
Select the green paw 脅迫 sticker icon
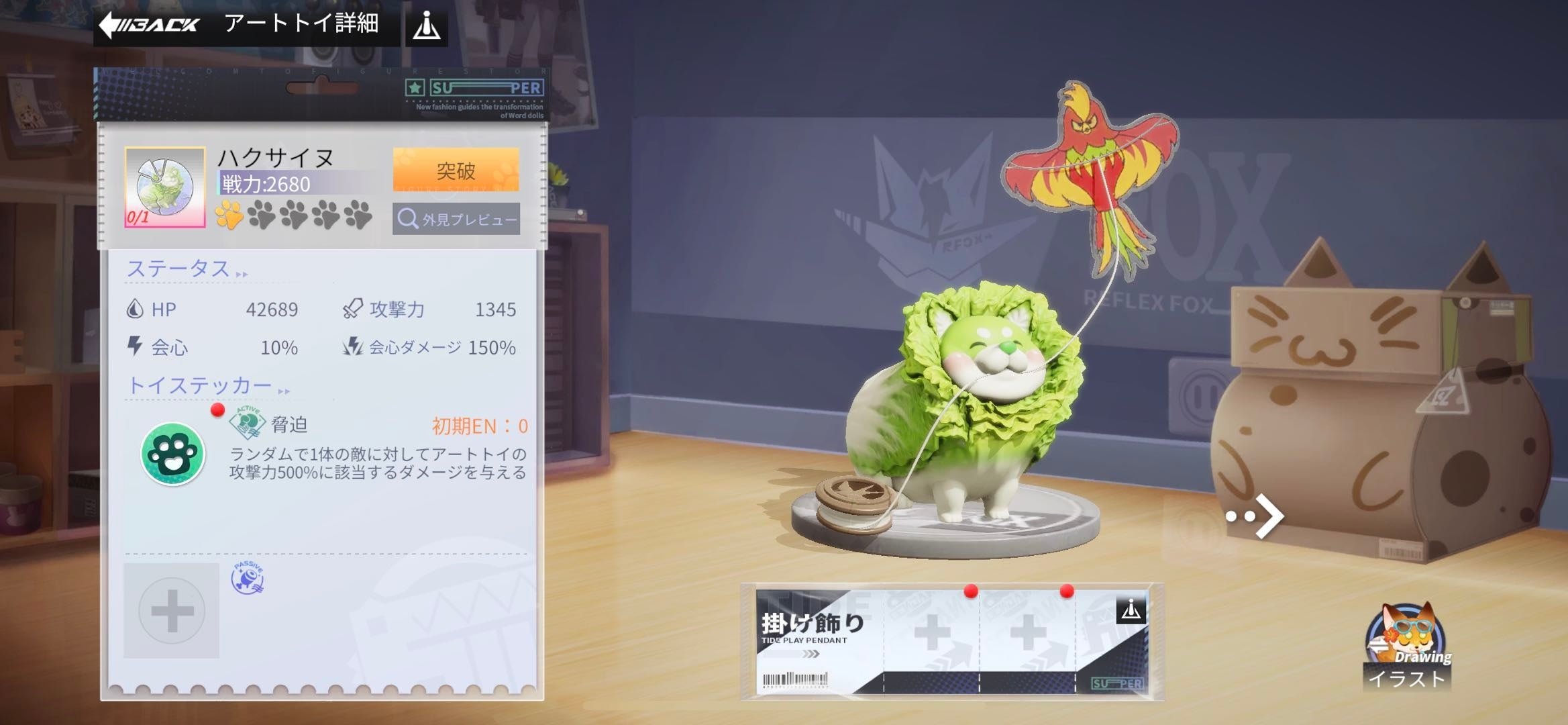coord(172,454)
